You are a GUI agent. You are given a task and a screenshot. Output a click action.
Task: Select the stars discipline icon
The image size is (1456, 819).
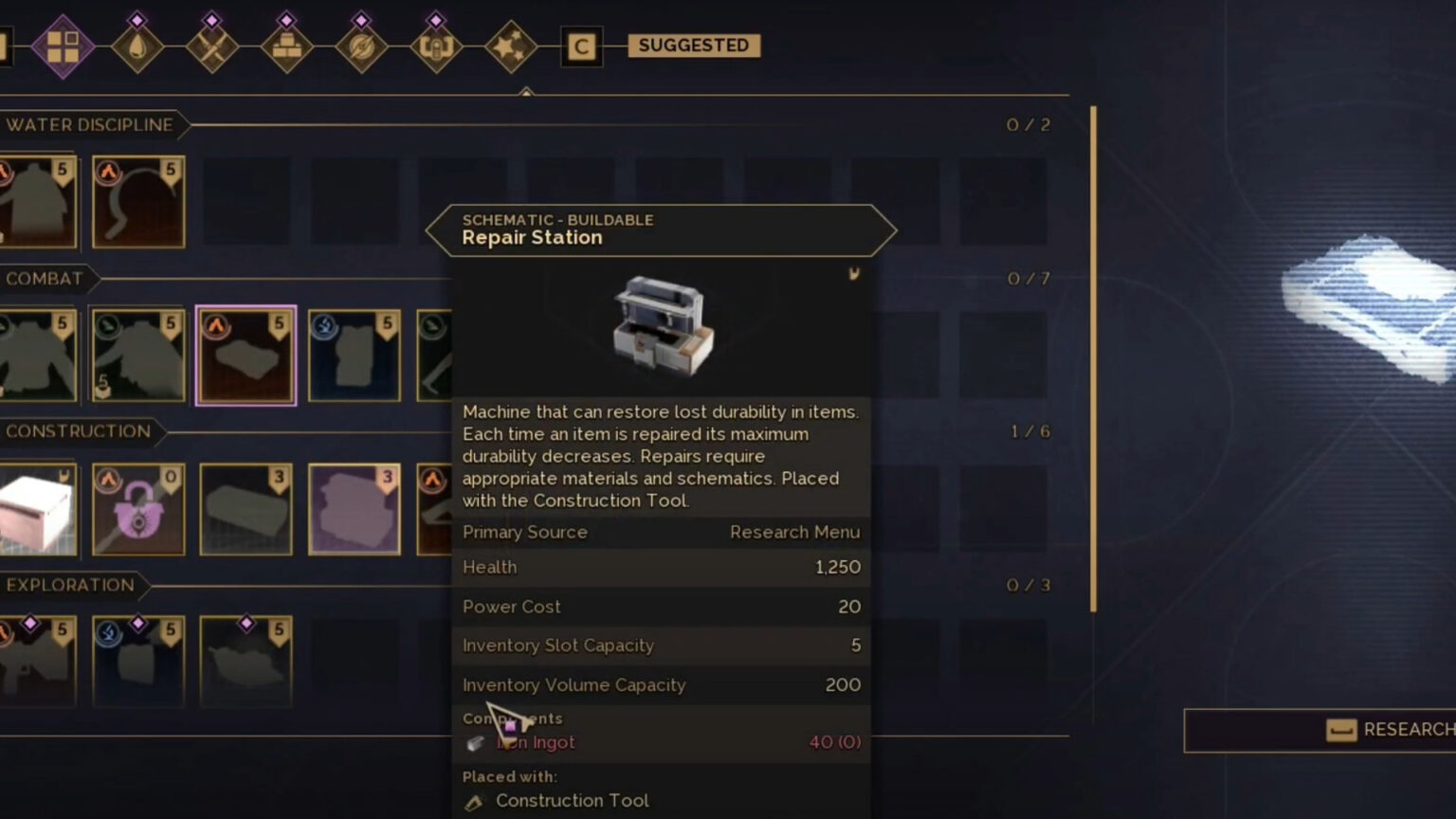coord(509,45)
